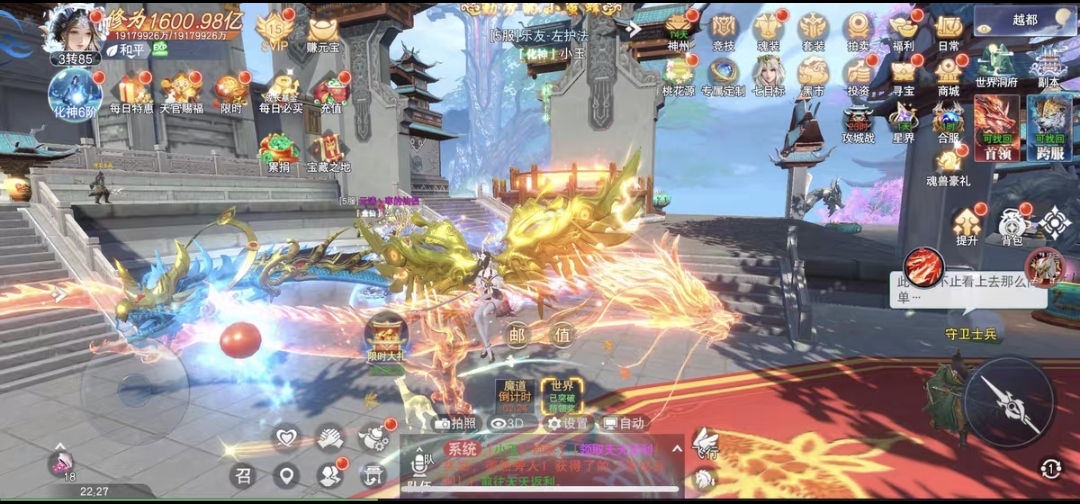1080x504 pixels.
Task: Select the 首领 boss dragon tile
Action: pyautogui.click(x=996, y=126)
